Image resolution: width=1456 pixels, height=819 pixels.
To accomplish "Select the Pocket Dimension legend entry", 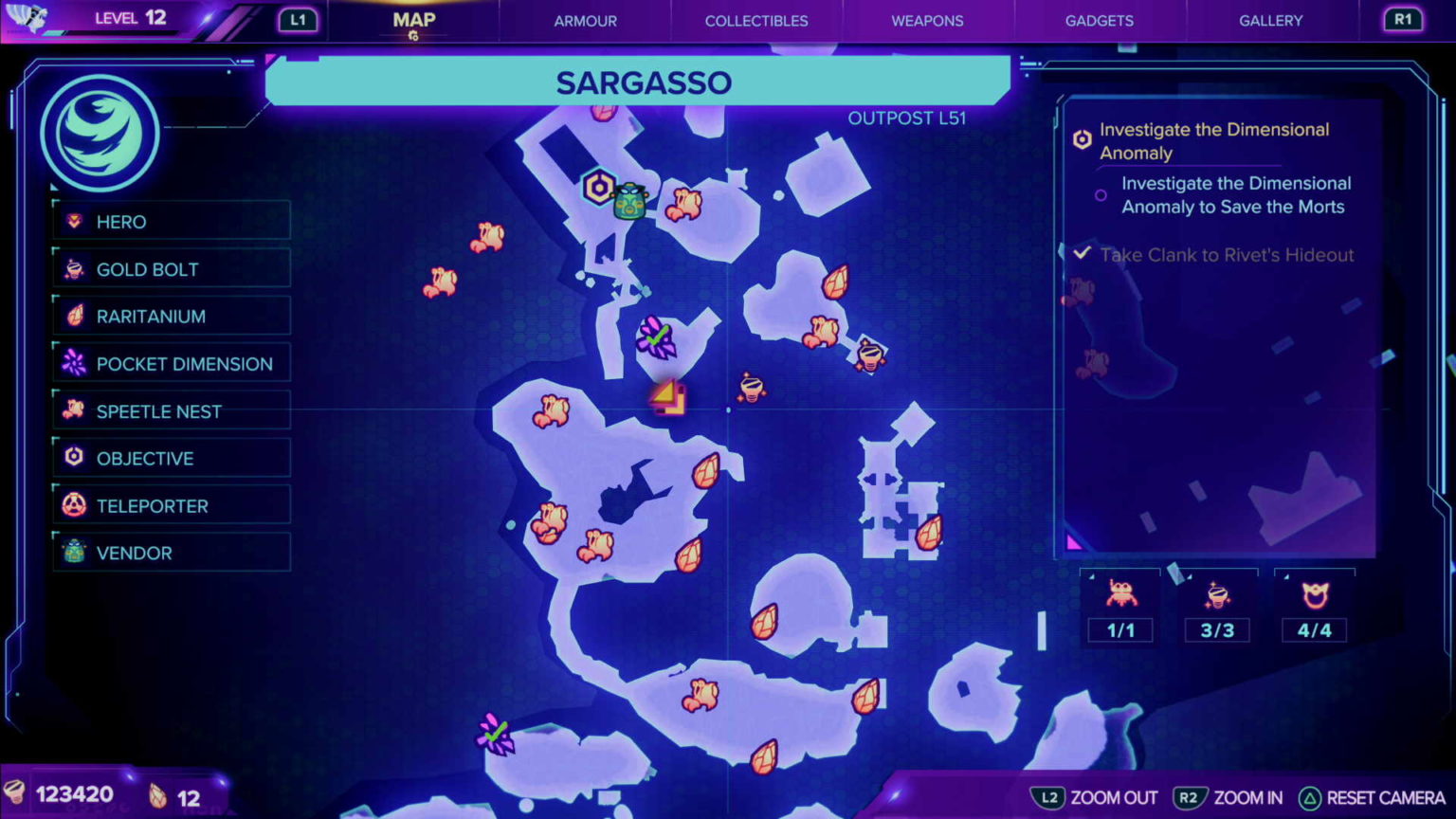I will click(172, 364).
